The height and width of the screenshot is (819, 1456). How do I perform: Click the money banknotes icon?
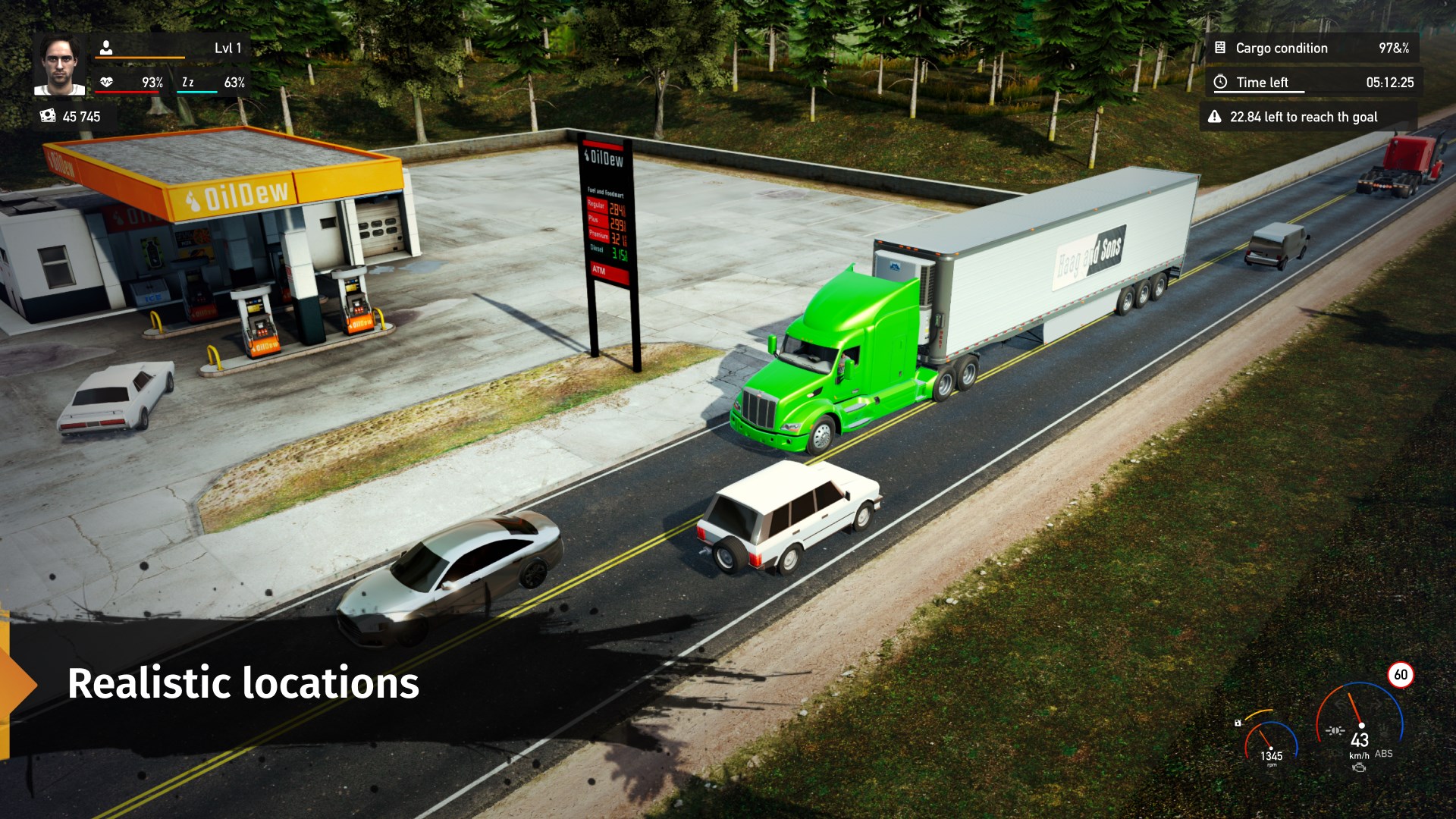tap(48, 116)
